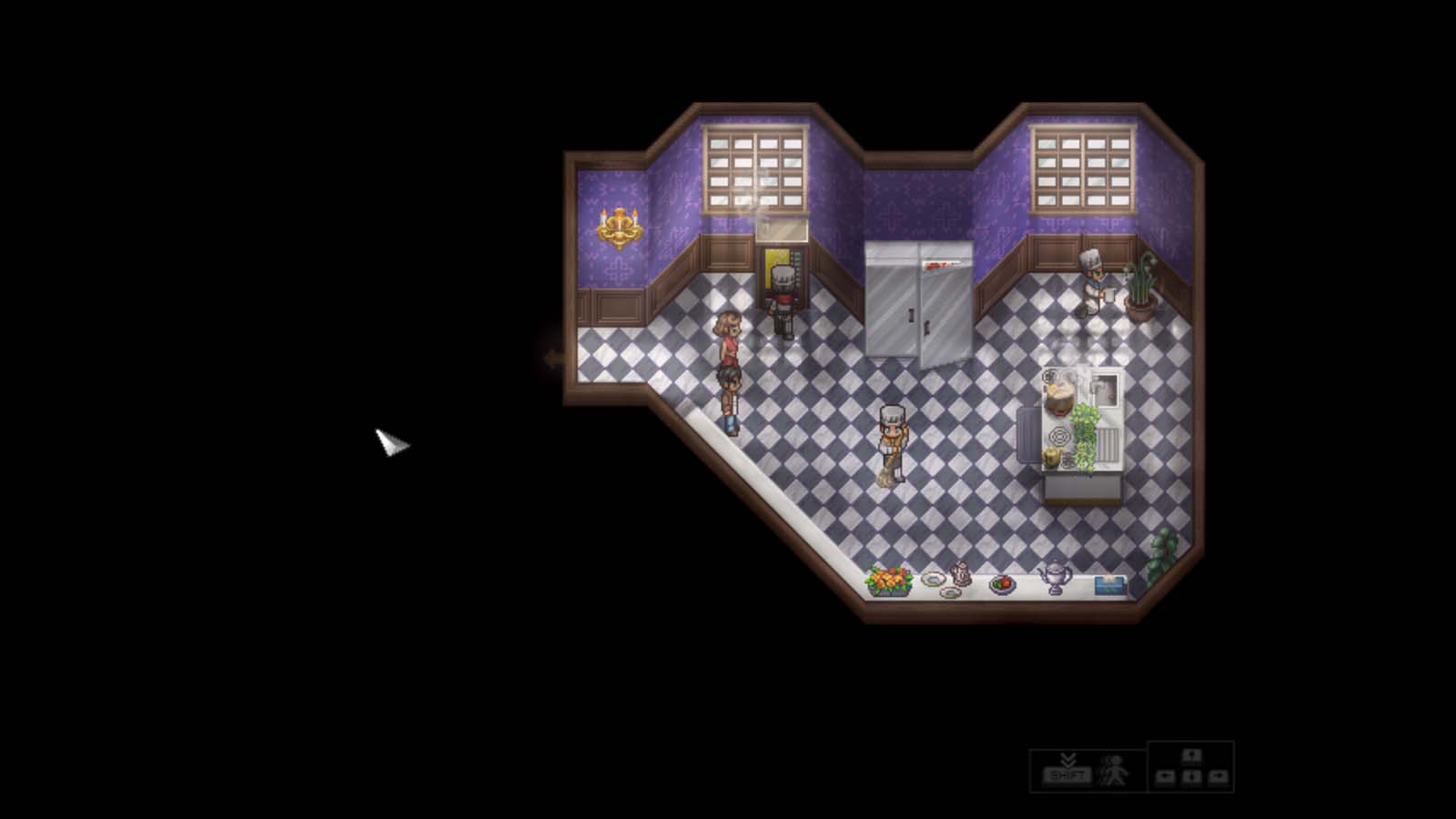Click the silver teapot on the counter

pyautogui.click(x=1054, y=576)
